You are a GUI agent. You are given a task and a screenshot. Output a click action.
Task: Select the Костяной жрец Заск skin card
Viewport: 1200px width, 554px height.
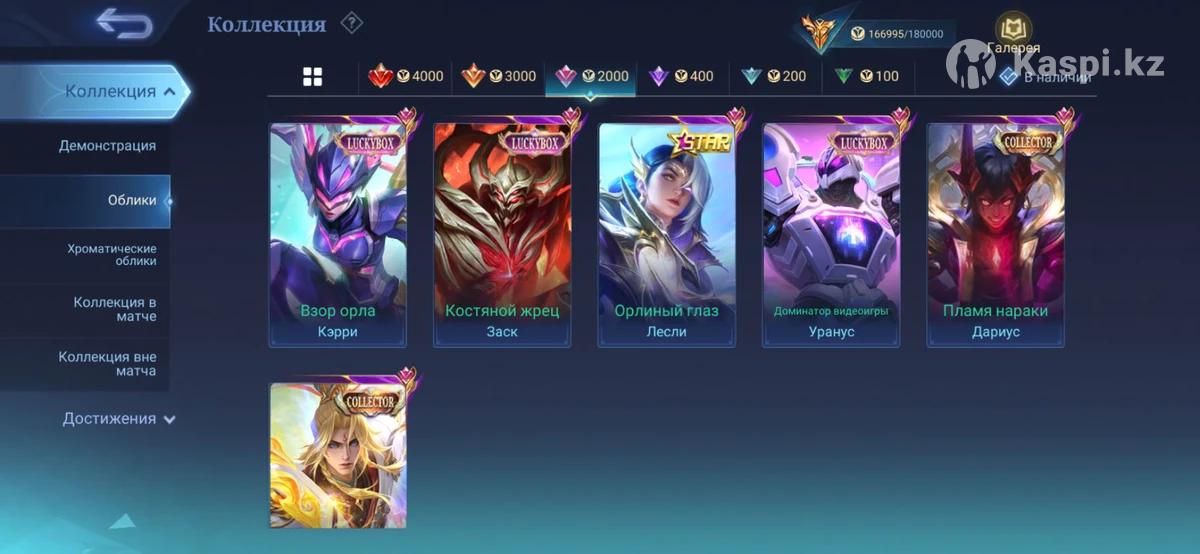pos(502,235)
